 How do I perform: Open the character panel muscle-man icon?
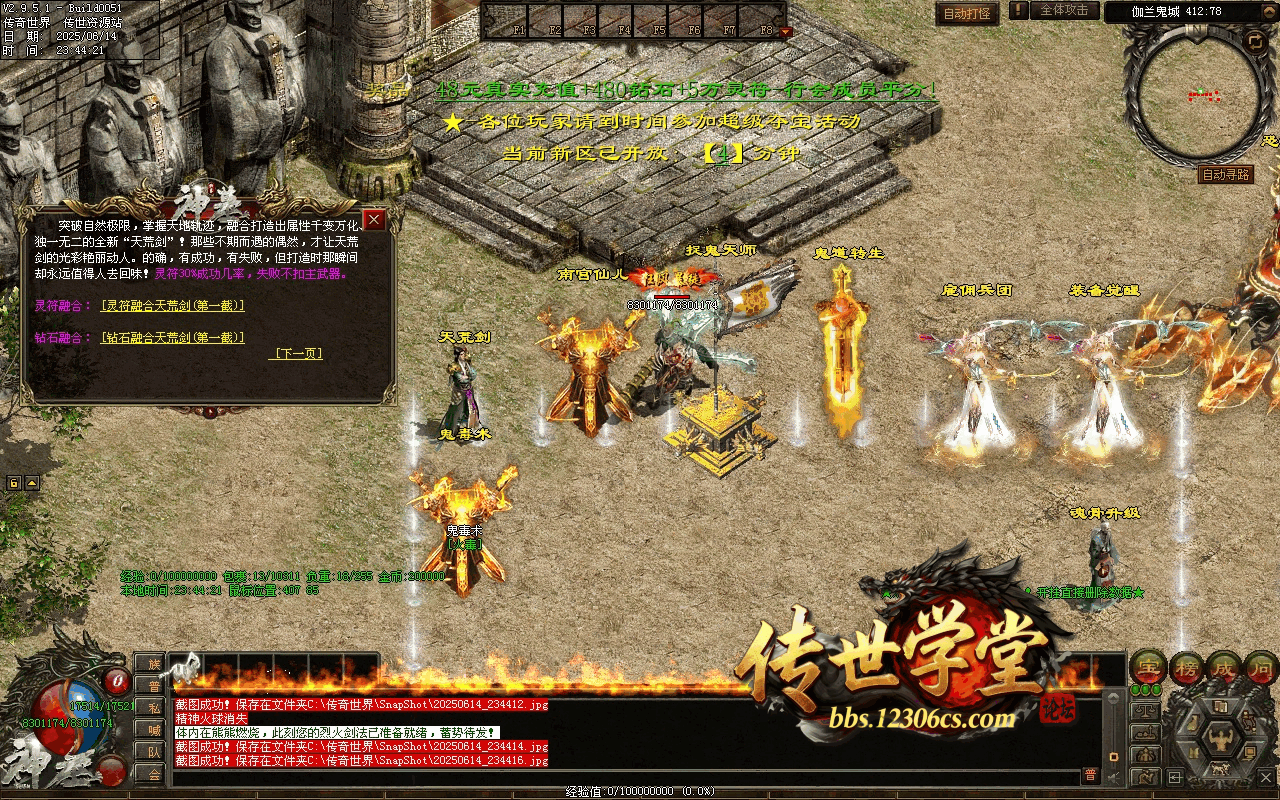coord(1222,739)
